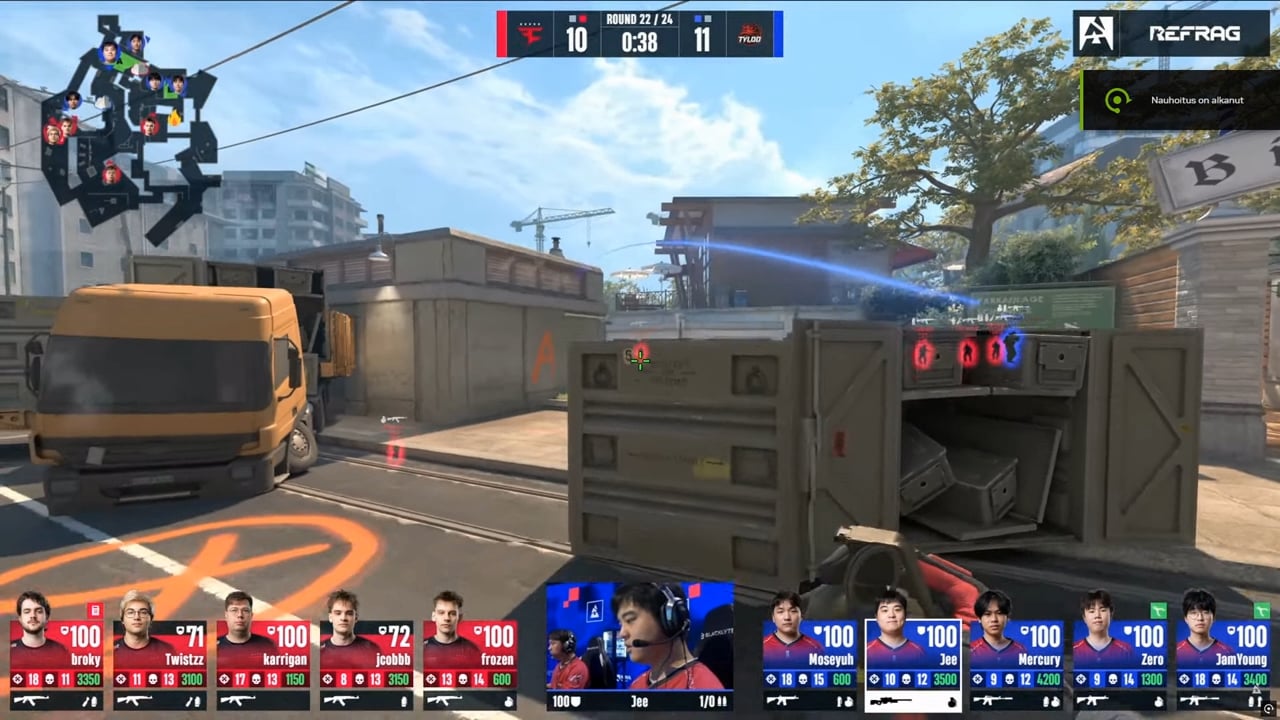Image resolution: width=1280 pixels, height=720 pixels.
Task: Choose Zero's player card
Action: (x=1120, y=655)
